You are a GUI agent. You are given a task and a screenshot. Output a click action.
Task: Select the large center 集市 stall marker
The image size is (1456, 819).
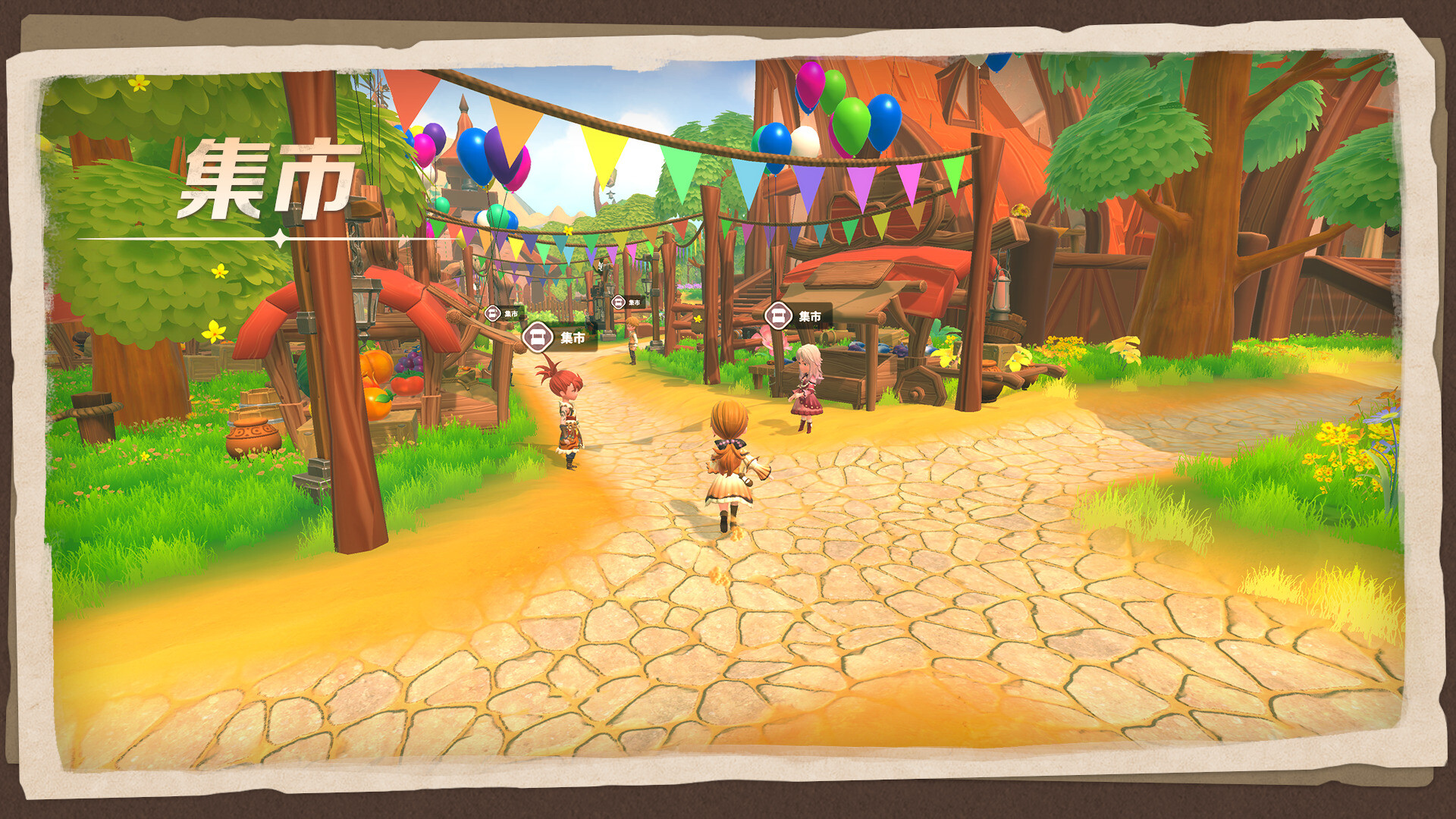tap(540, 336)
